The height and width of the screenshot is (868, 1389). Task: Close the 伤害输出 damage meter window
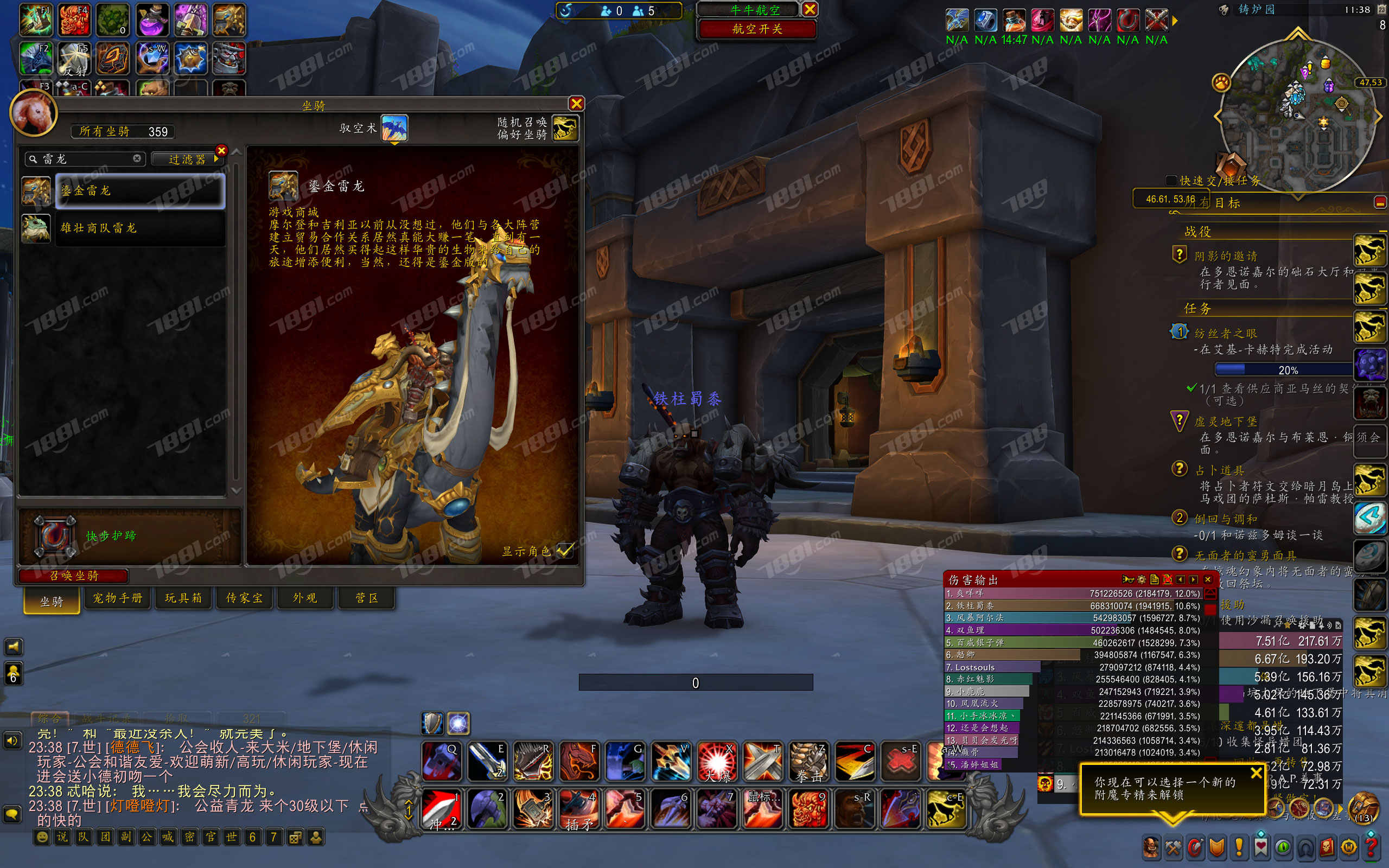1208,579
